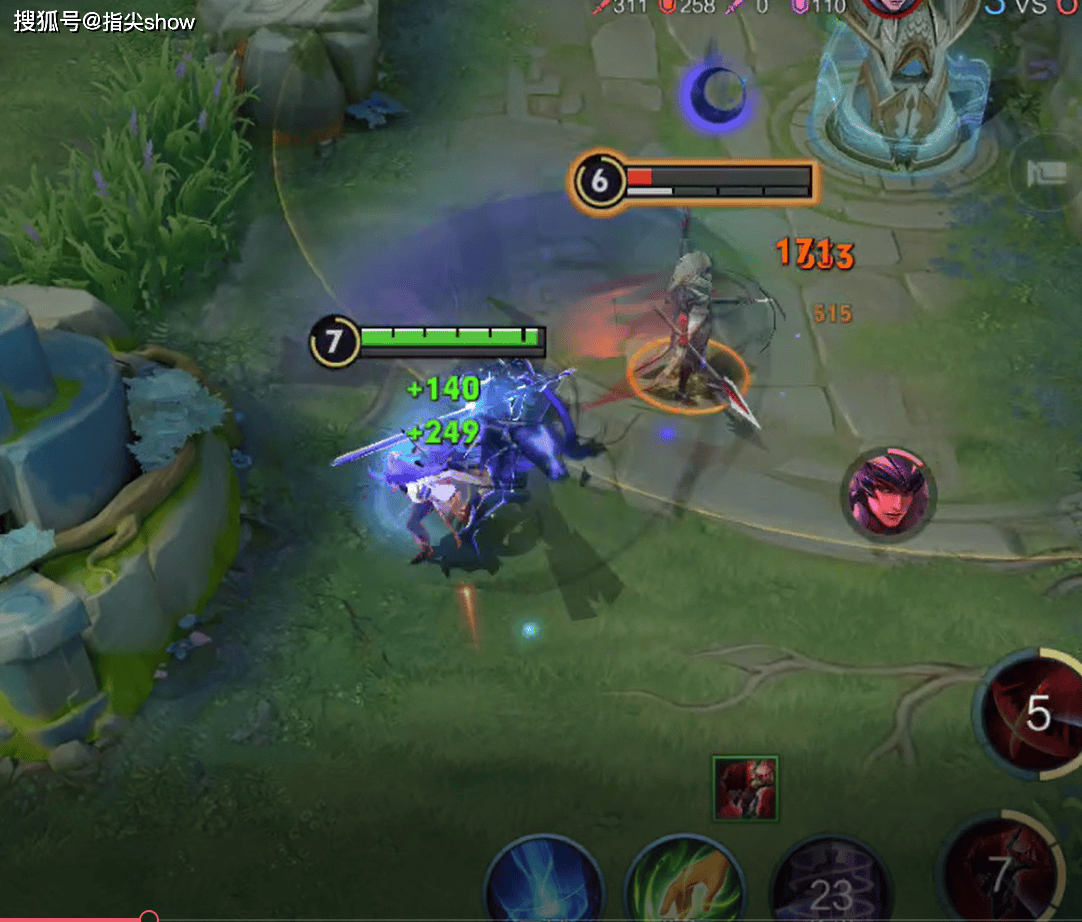The width and height of the screenshot is (1082, 922).
Task: Cast the red skill showing 7 cooldown
Action: [1000, 870]
